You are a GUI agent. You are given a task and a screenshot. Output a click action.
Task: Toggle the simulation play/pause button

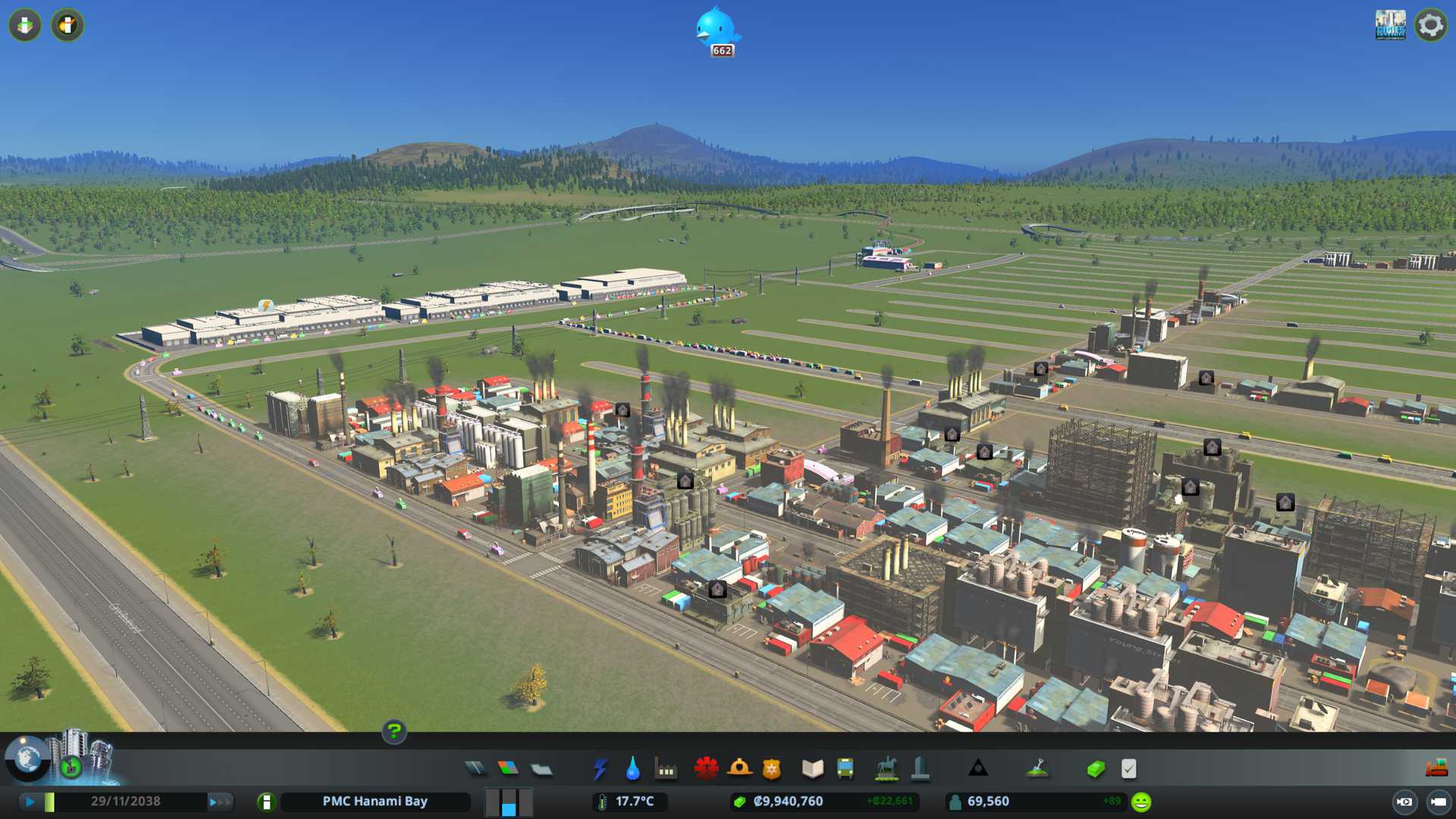pos(30,802)
